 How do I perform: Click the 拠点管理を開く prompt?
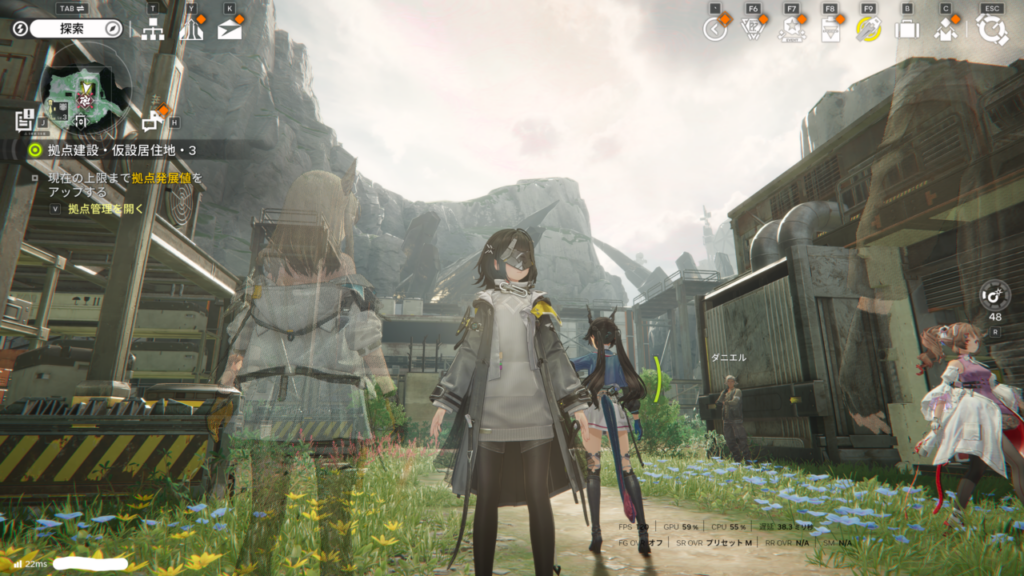[x=105, y=209]
